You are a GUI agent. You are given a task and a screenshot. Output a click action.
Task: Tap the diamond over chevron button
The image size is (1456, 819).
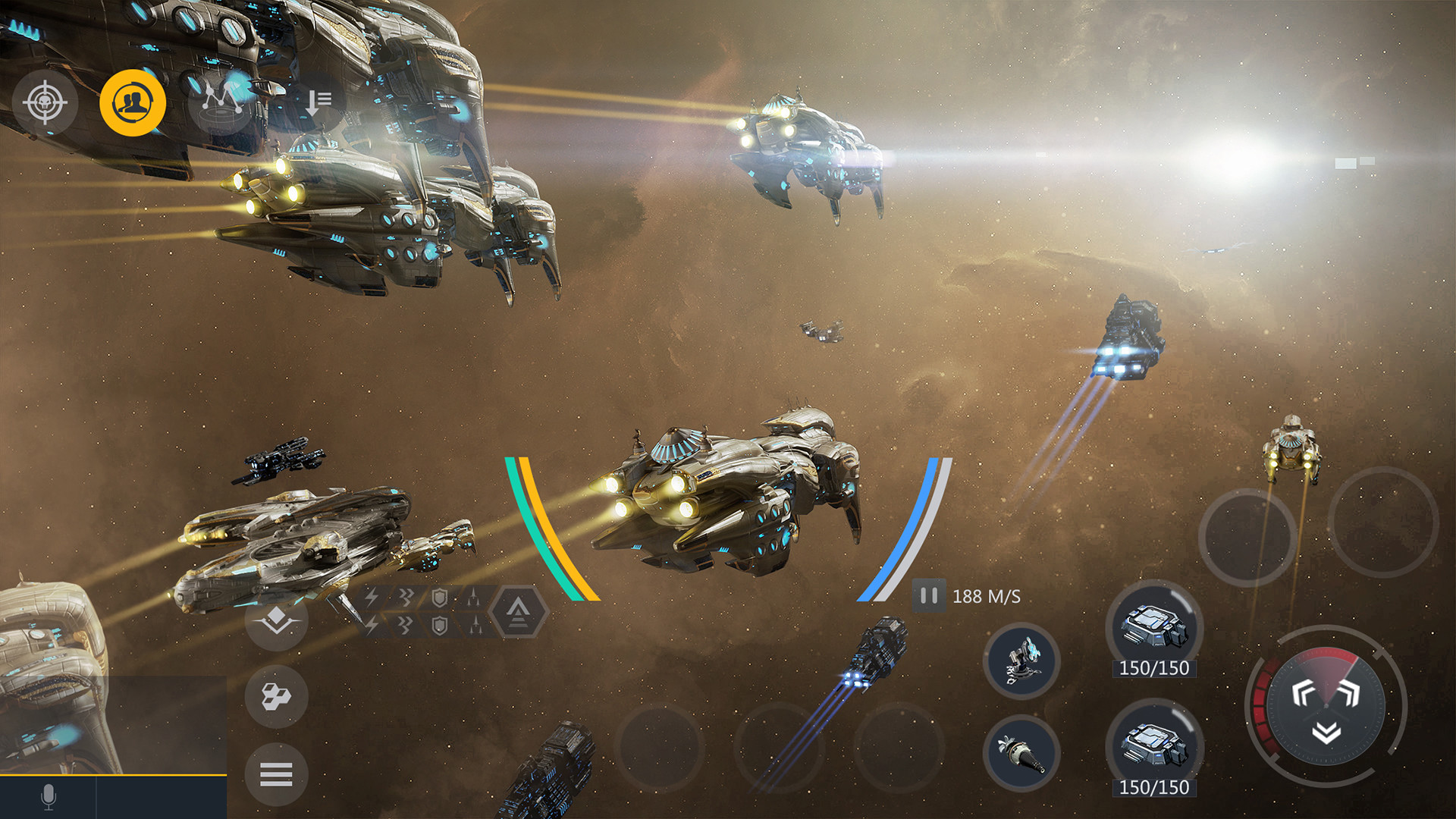(276, 619)
